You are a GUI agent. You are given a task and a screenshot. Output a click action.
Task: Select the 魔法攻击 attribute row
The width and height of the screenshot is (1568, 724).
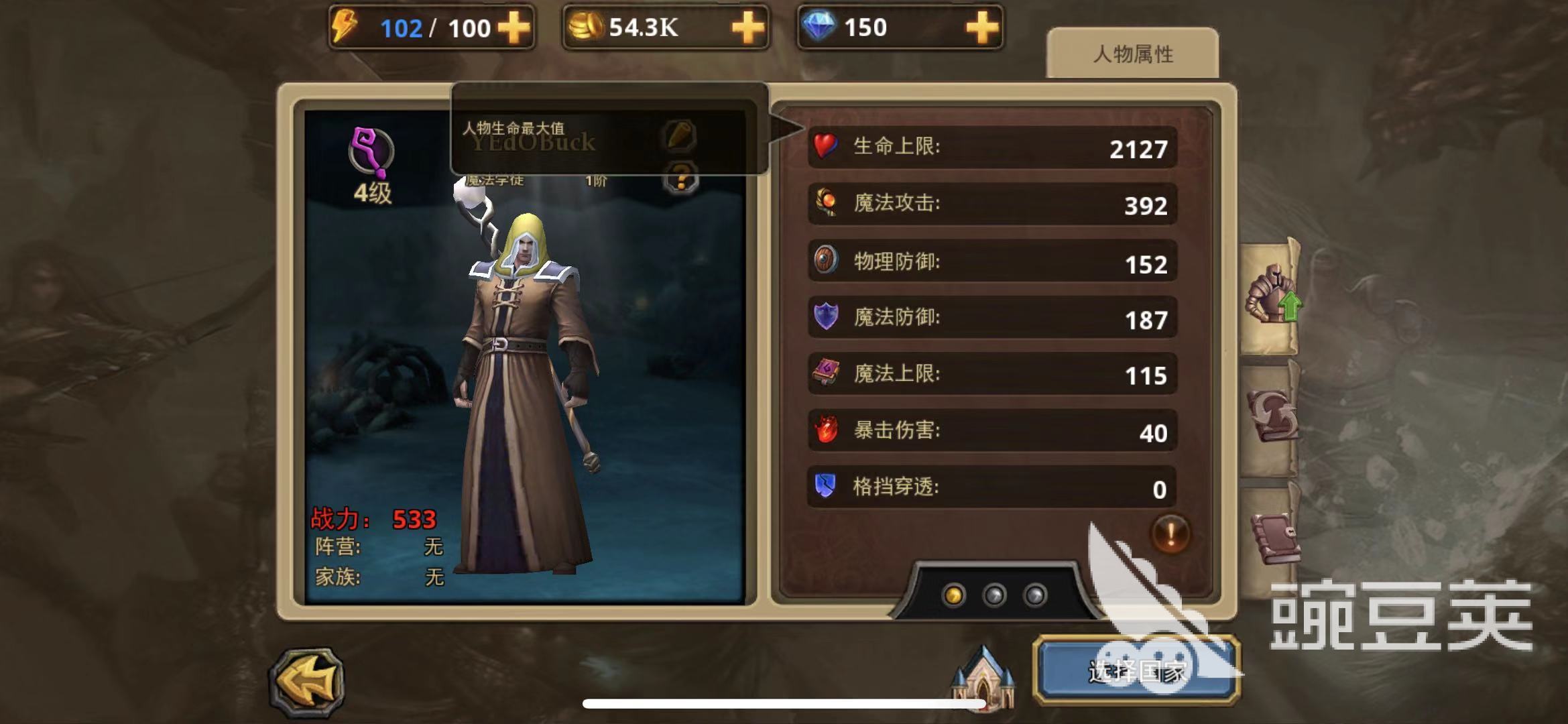pos(992,204)
